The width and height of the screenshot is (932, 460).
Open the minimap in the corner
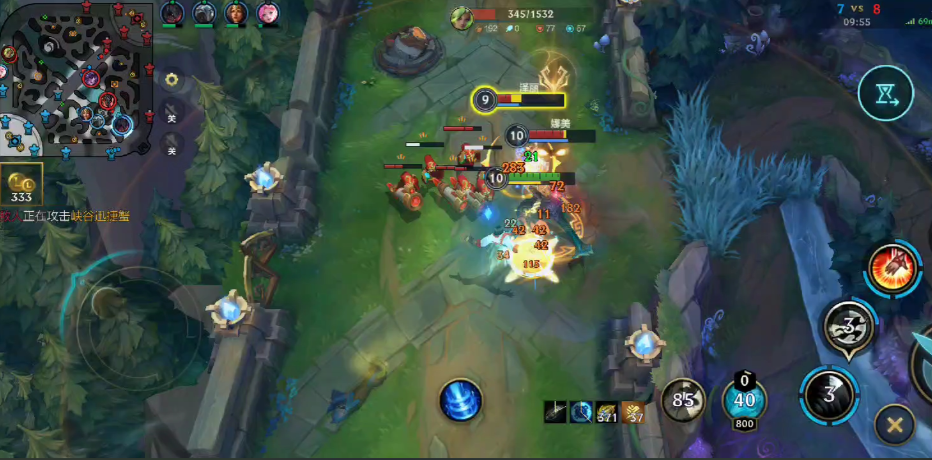(77, 80)
